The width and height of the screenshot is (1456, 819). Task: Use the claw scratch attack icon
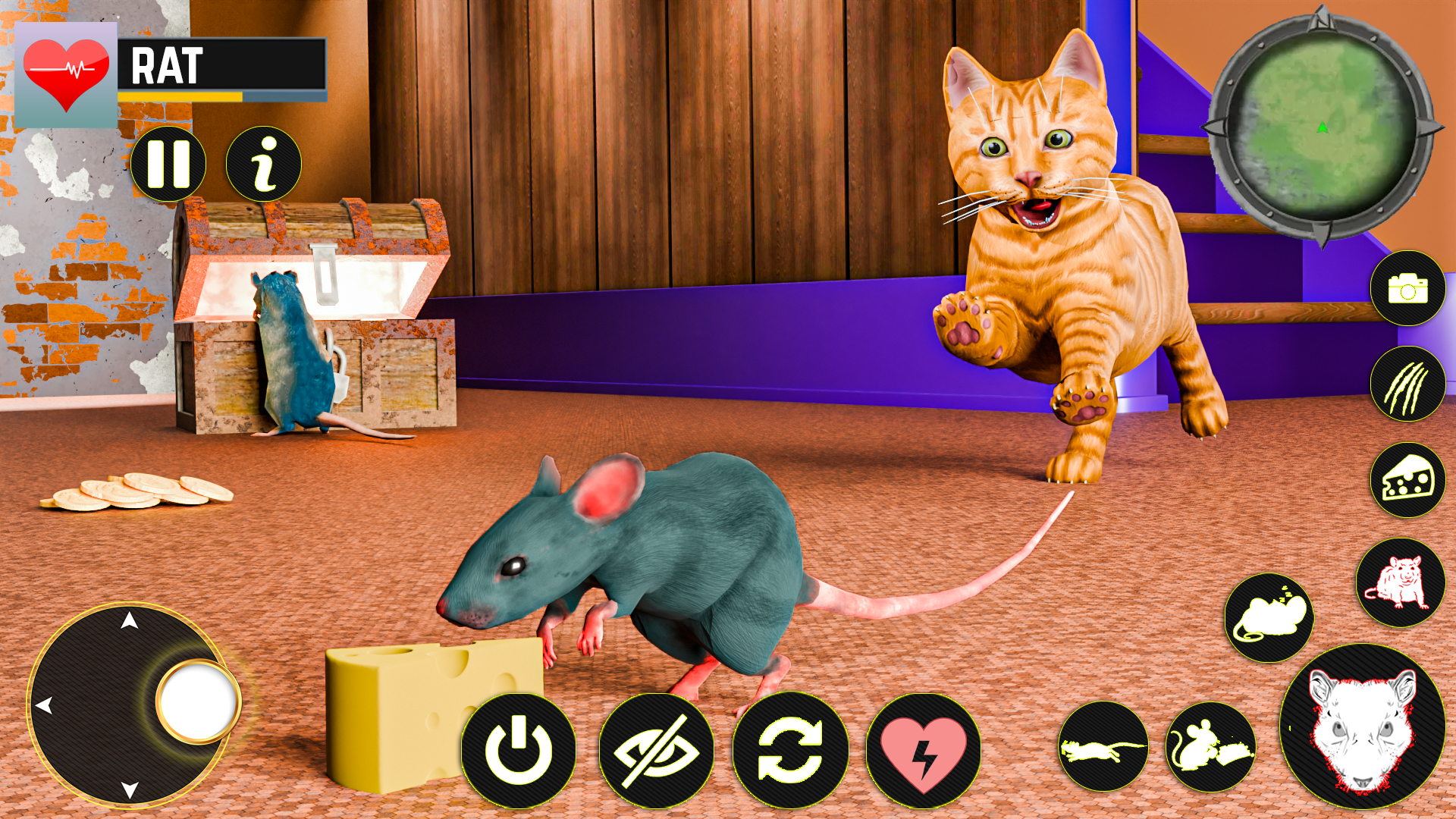coord(1407,385)
